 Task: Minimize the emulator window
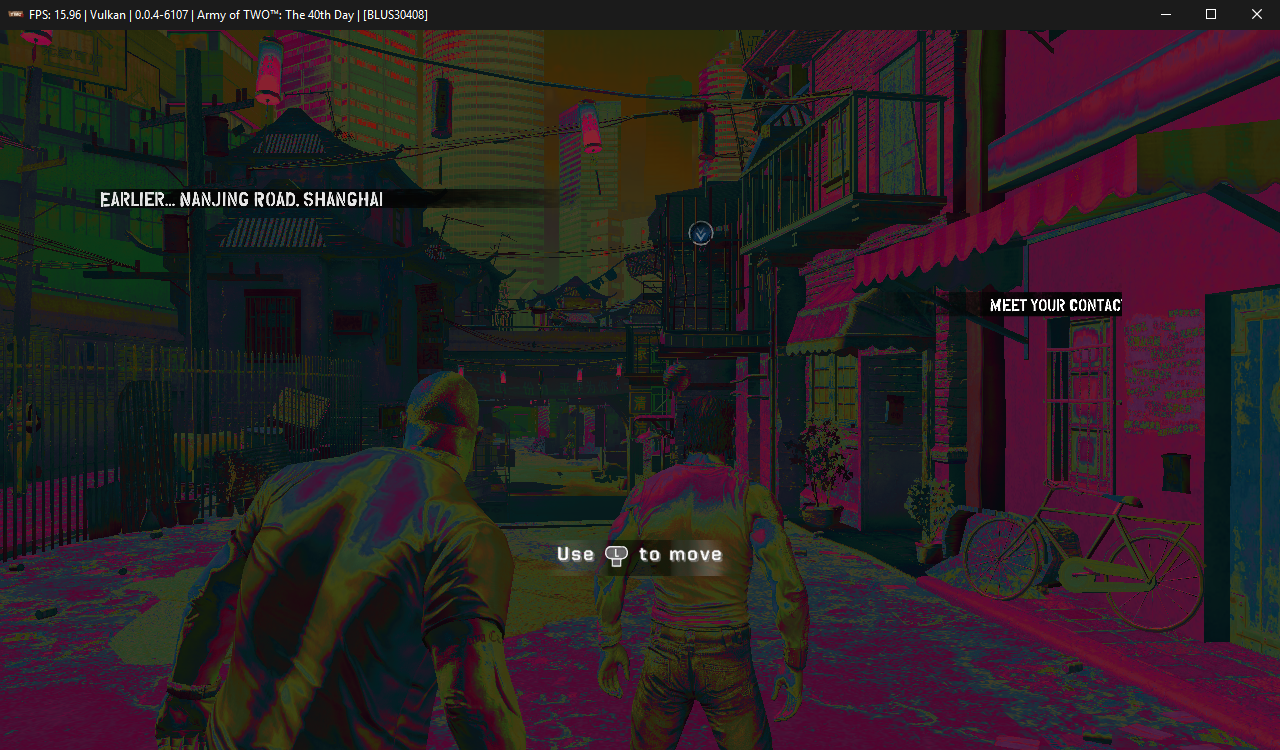pyautogui.click(x=1165, y=14)
